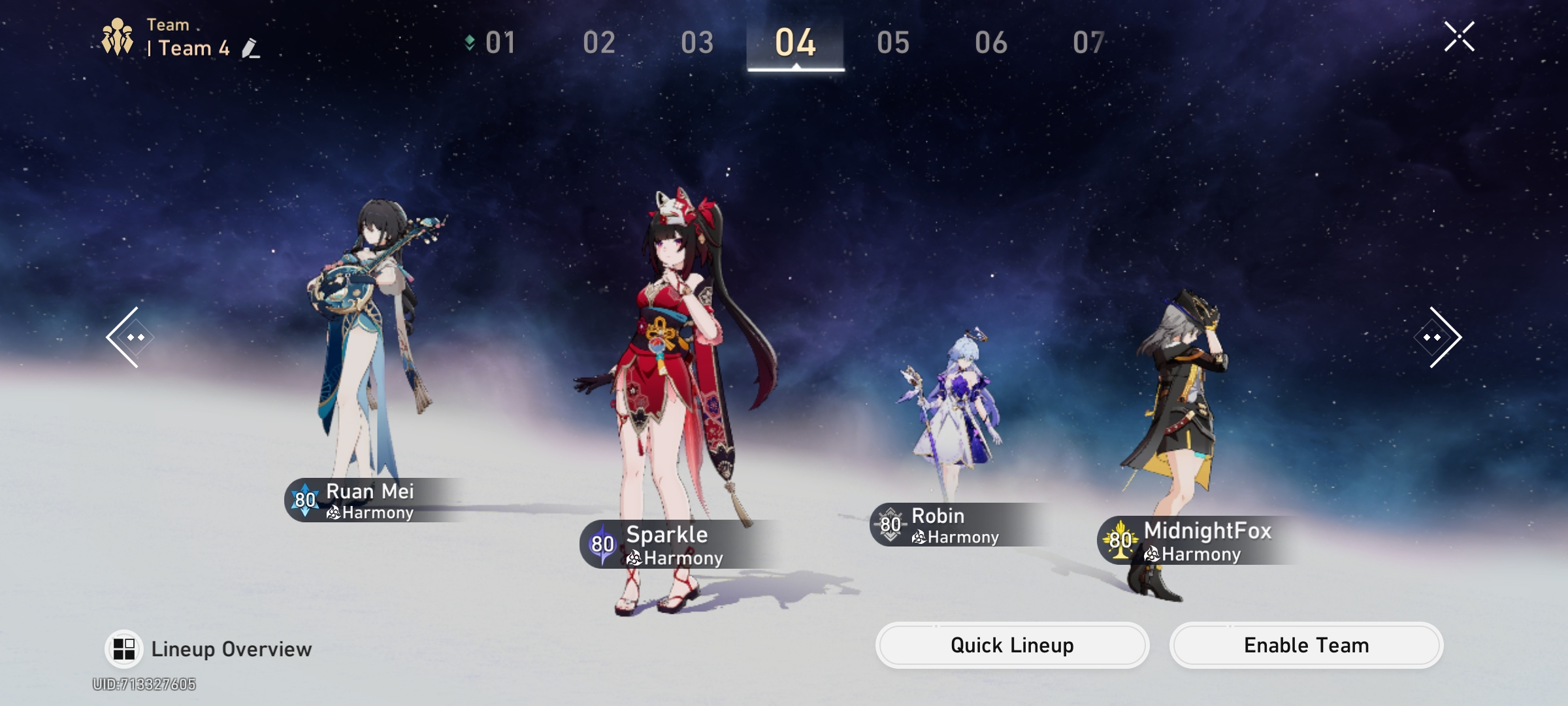The height and width of the screenshot is (706, 1568).
Task: Enable Team 4 as active
Action: (x=1306, y=645)
